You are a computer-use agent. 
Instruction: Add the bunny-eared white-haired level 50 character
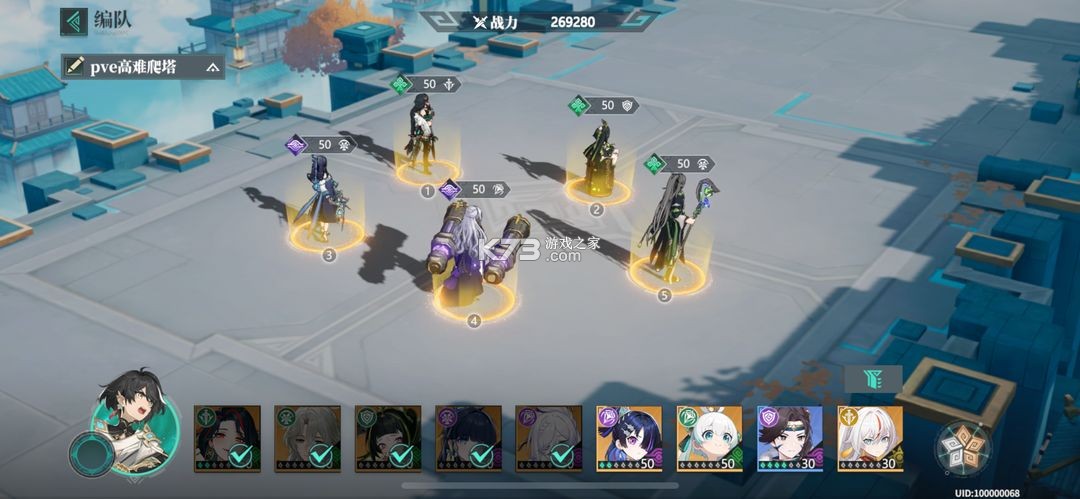pos(709,438)
